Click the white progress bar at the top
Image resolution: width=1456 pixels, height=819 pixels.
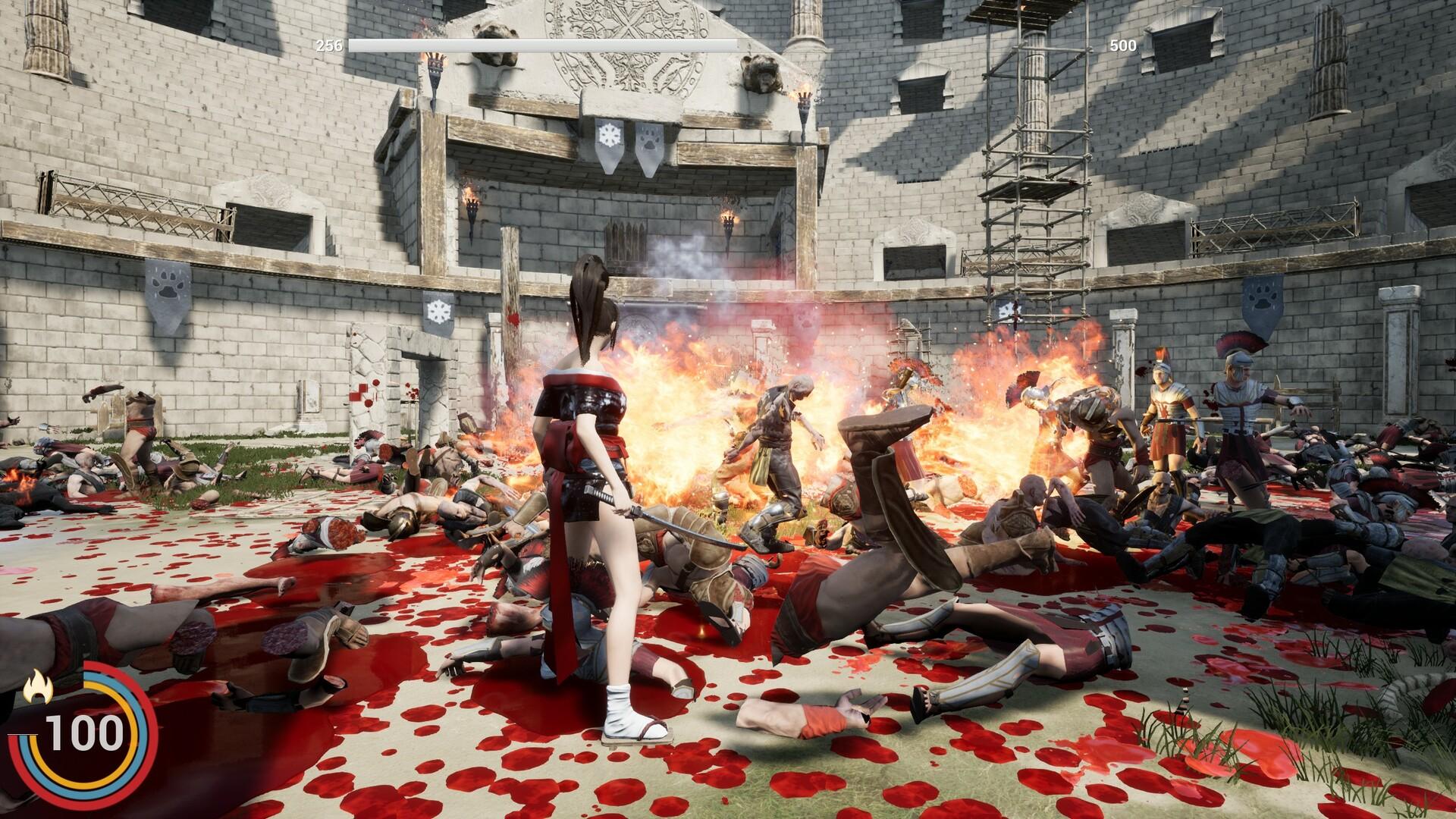click(x=542, y=45)
